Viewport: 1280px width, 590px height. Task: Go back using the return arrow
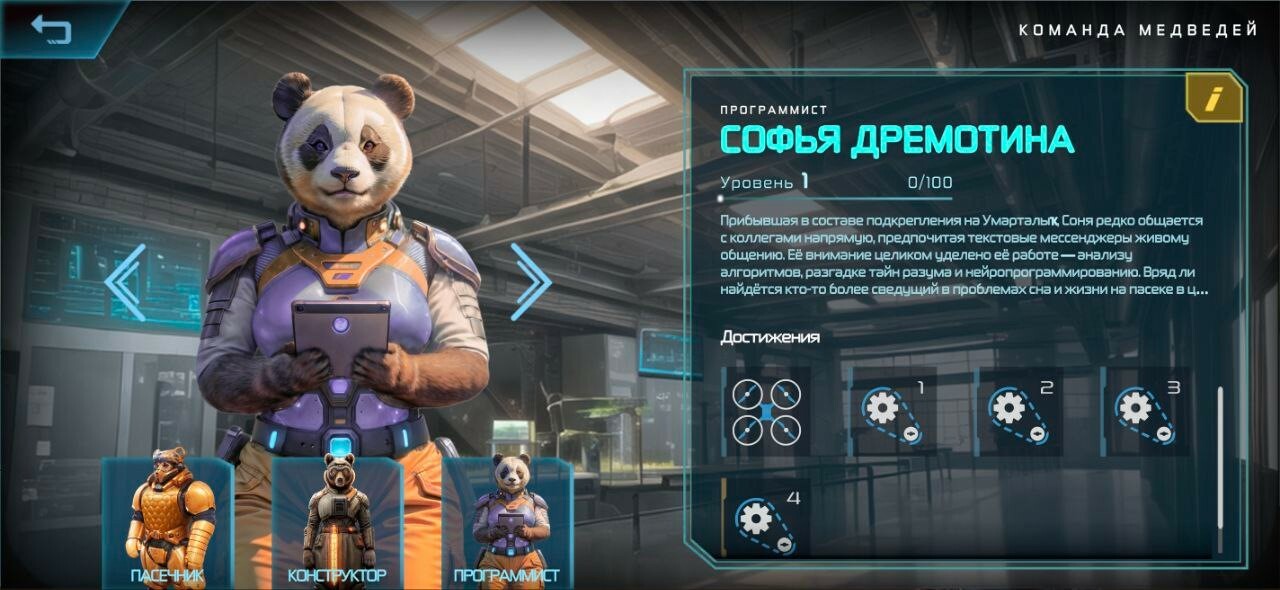pos(51,28)
